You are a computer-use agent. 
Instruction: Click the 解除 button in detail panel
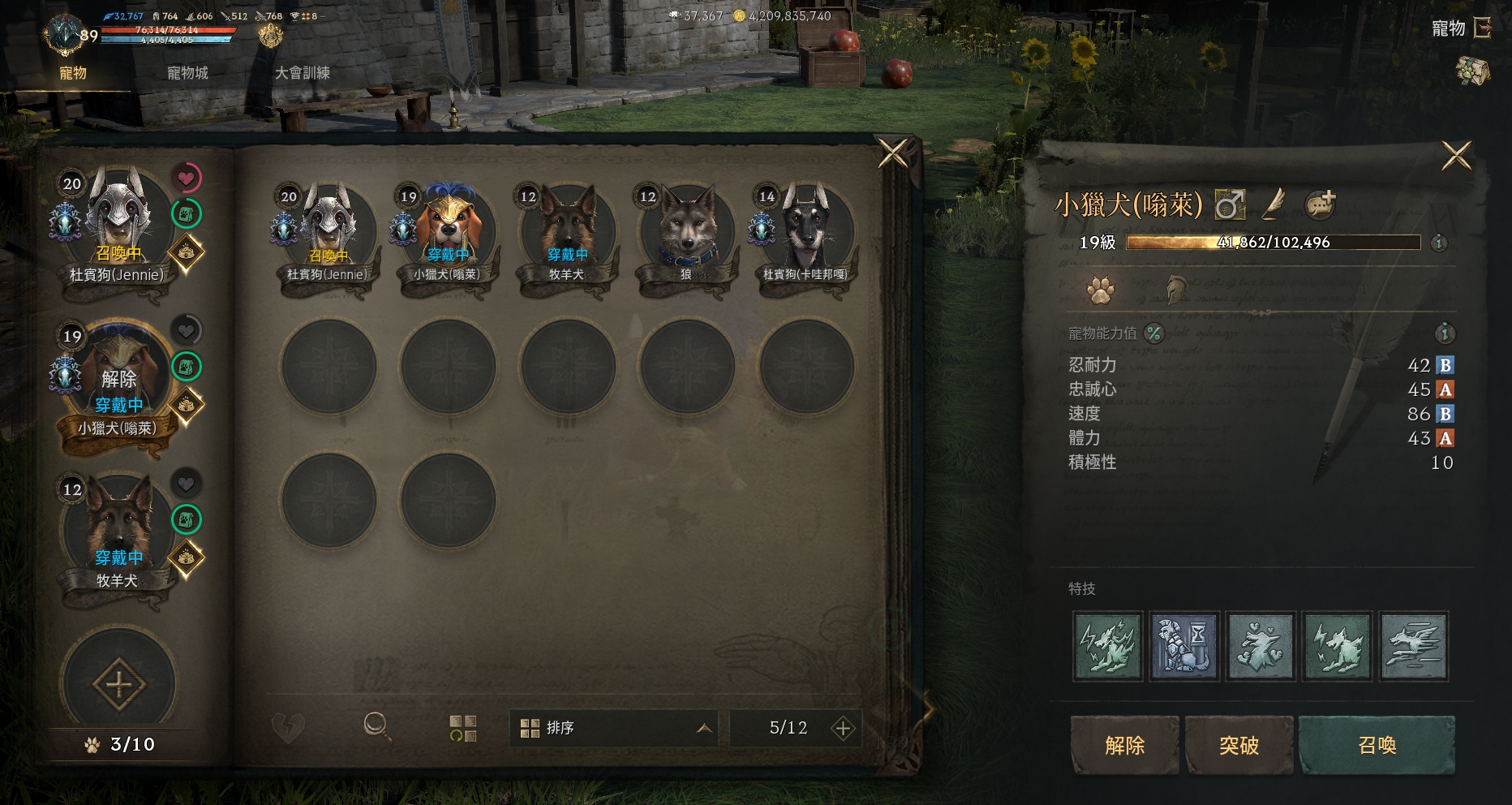tap(1124, 745)
